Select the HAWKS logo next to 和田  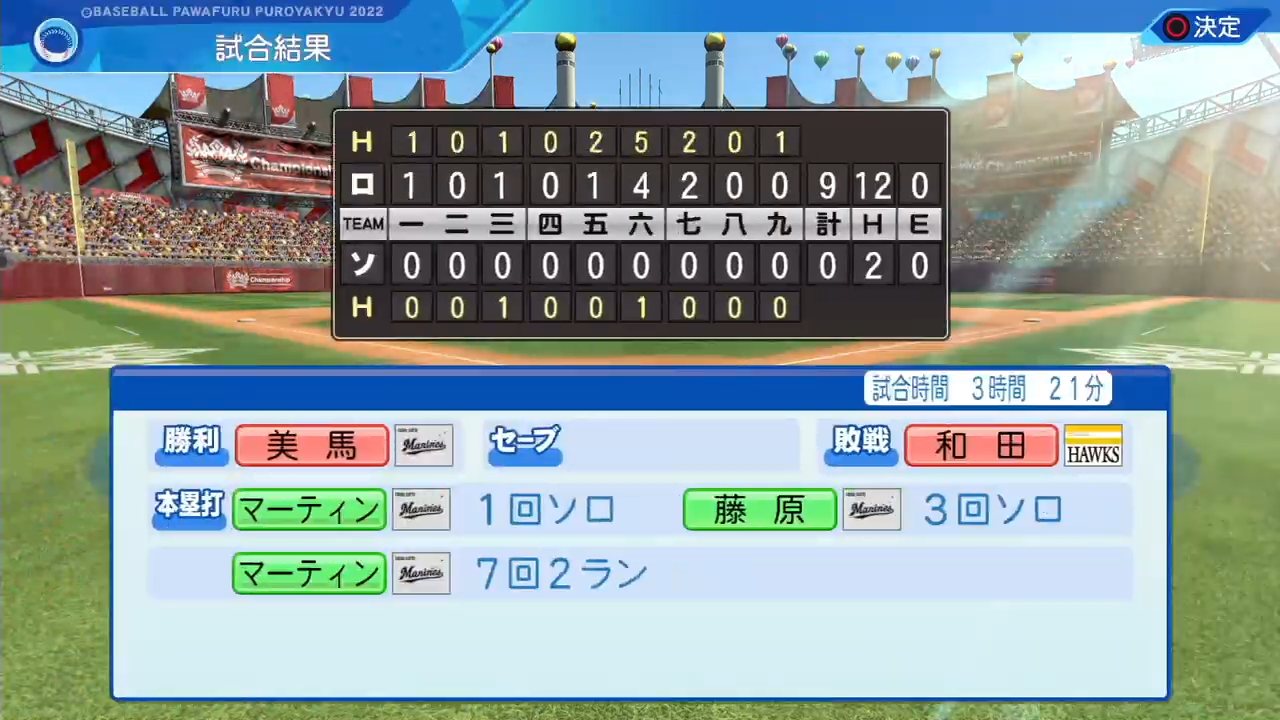(1092, 445)
